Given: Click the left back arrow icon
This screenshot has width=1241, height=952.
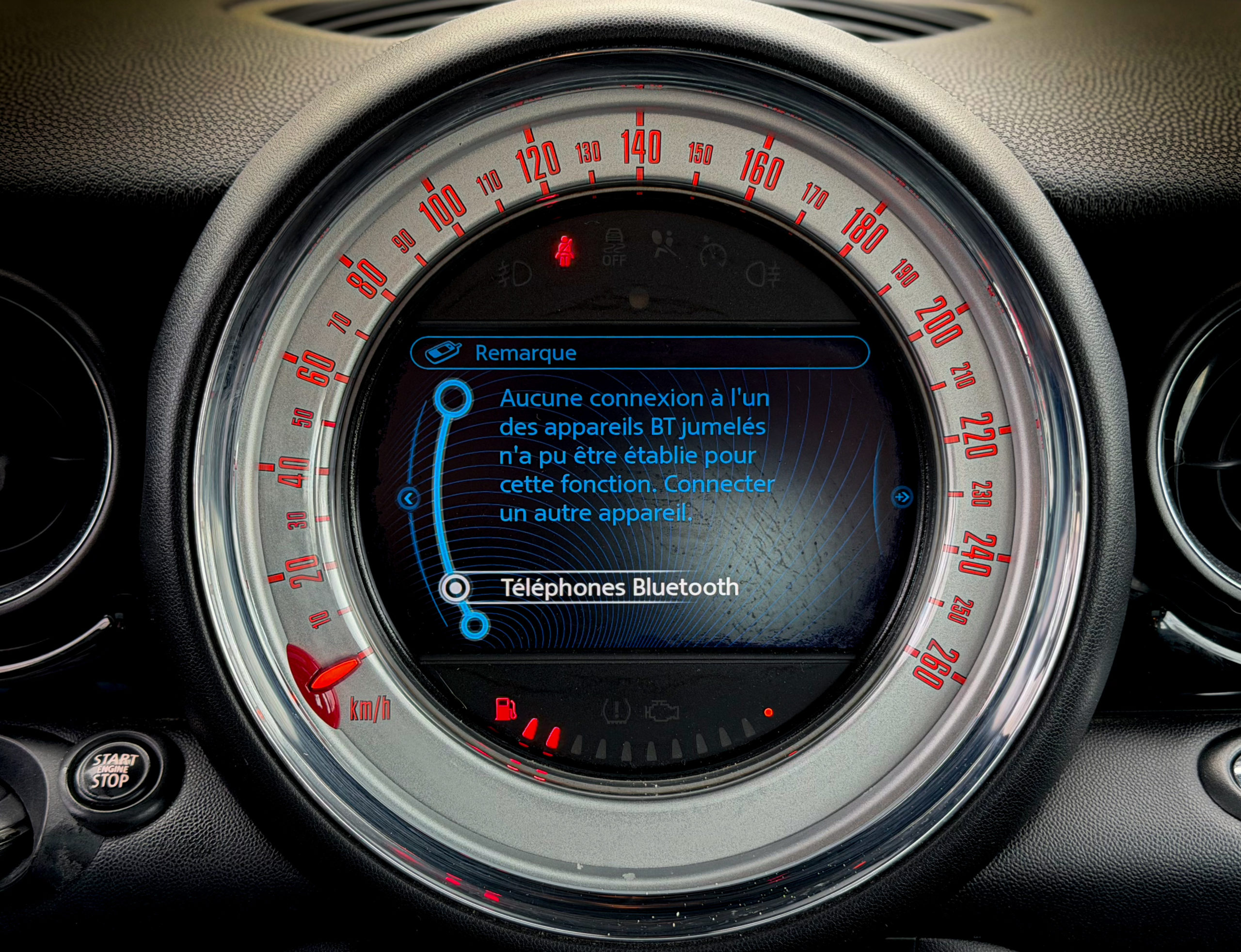Looking at the screenshot, I should pos(409,499).
